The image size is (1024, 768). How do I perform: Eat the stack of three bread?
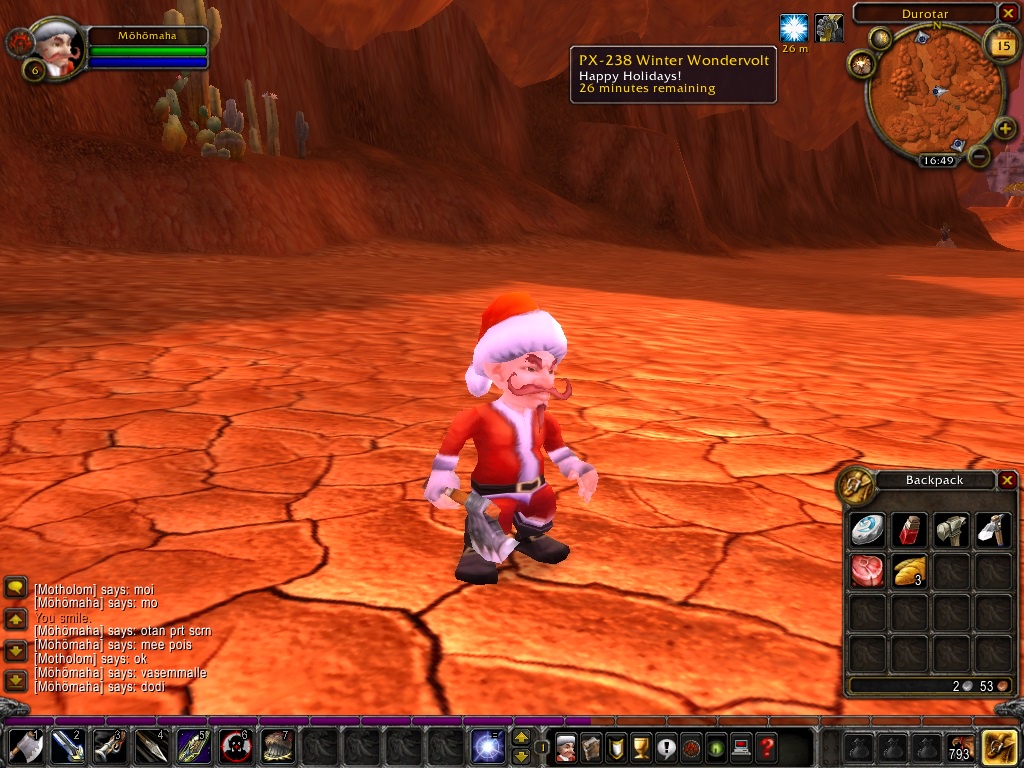[x=908, y=571]
